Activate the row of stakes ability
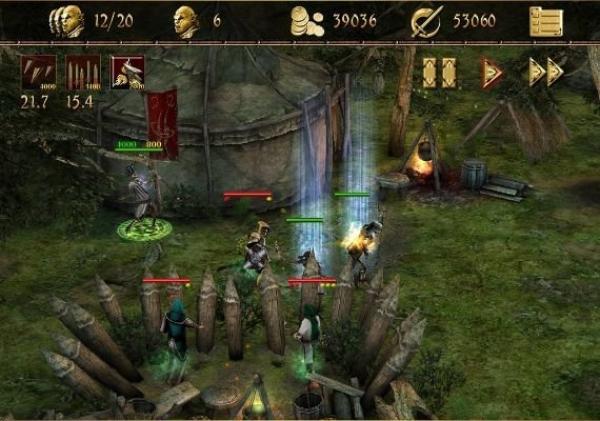Viewport: 600px width, 421px height. (x=82, y=73)
